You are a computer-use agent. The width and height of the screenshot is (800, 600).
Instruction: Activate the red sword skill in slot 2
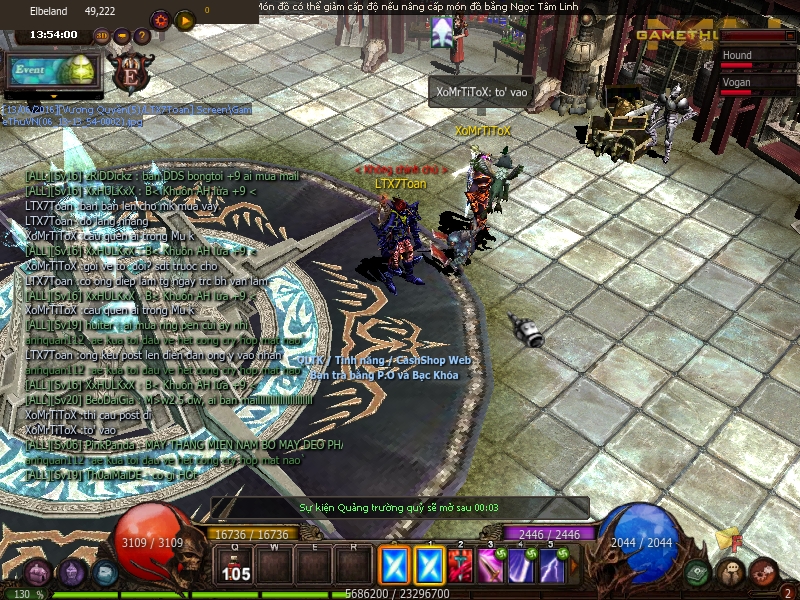click(462, 567)
